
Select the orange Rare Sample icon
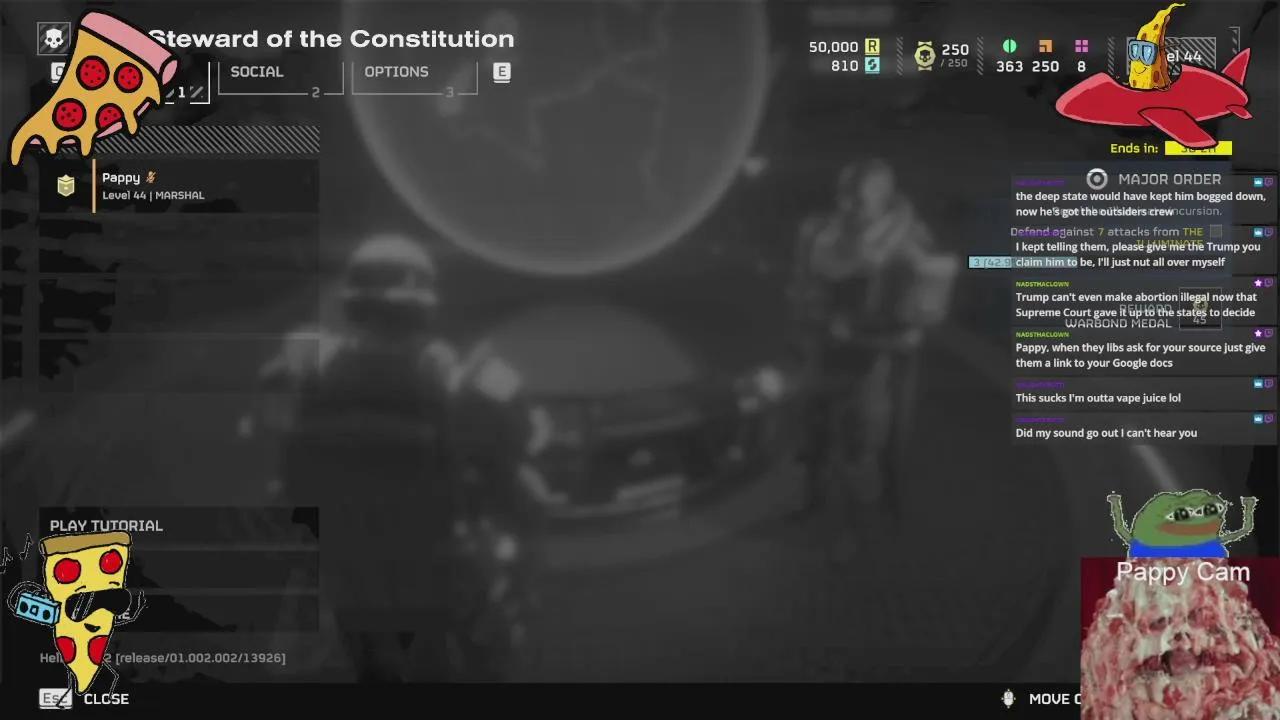(1044, 45)
